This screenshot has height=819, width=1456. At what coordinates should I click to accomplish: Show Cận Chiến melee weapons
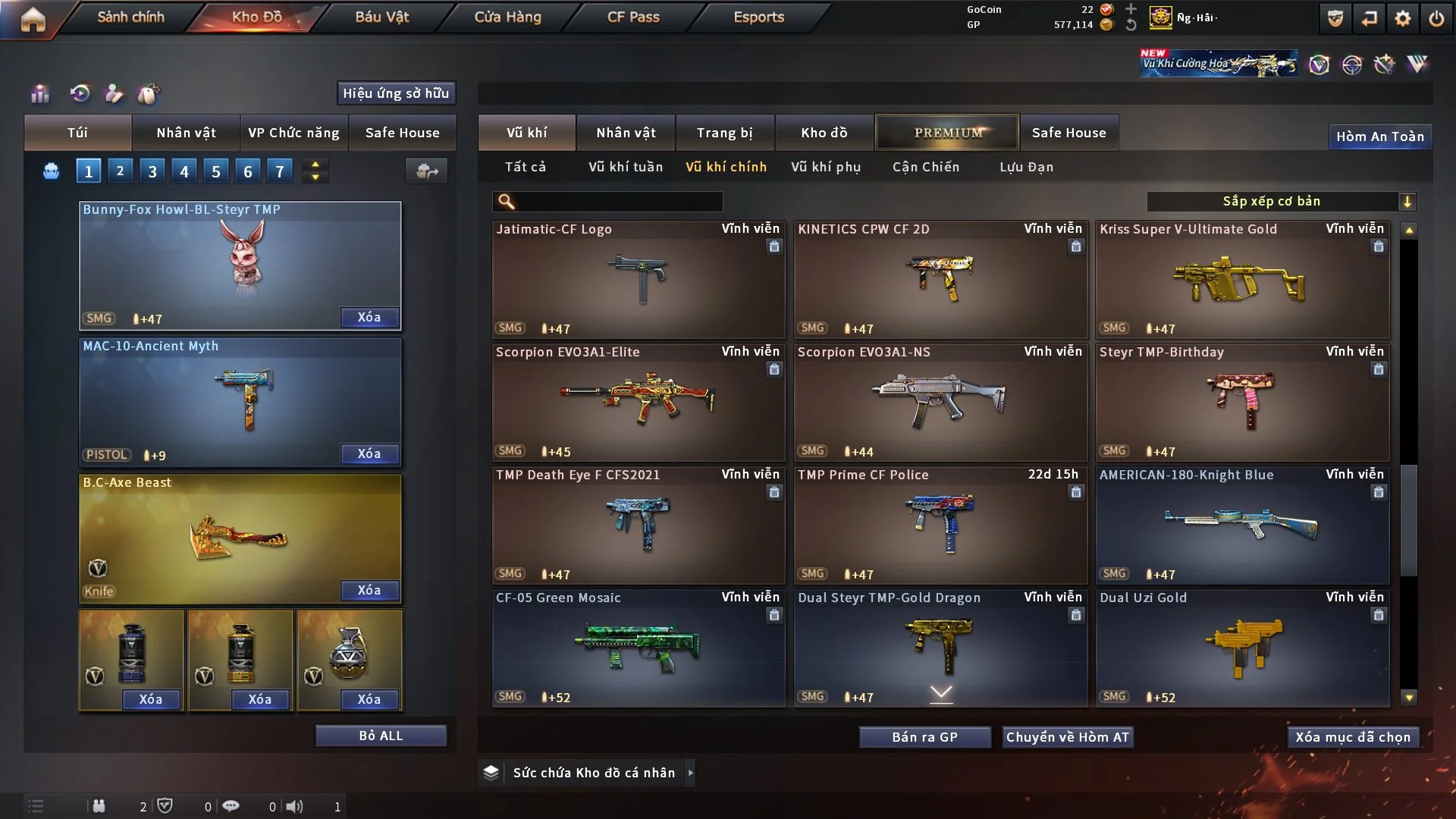(926, 167)
